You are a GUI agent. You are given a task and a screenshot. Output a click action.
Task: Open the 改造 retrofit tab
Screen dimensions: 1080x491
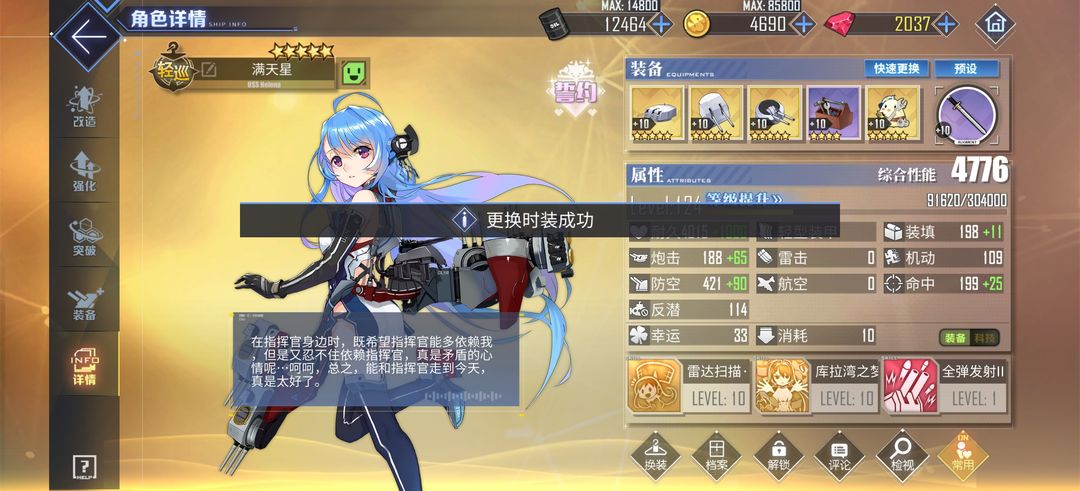tap(84, 107)
